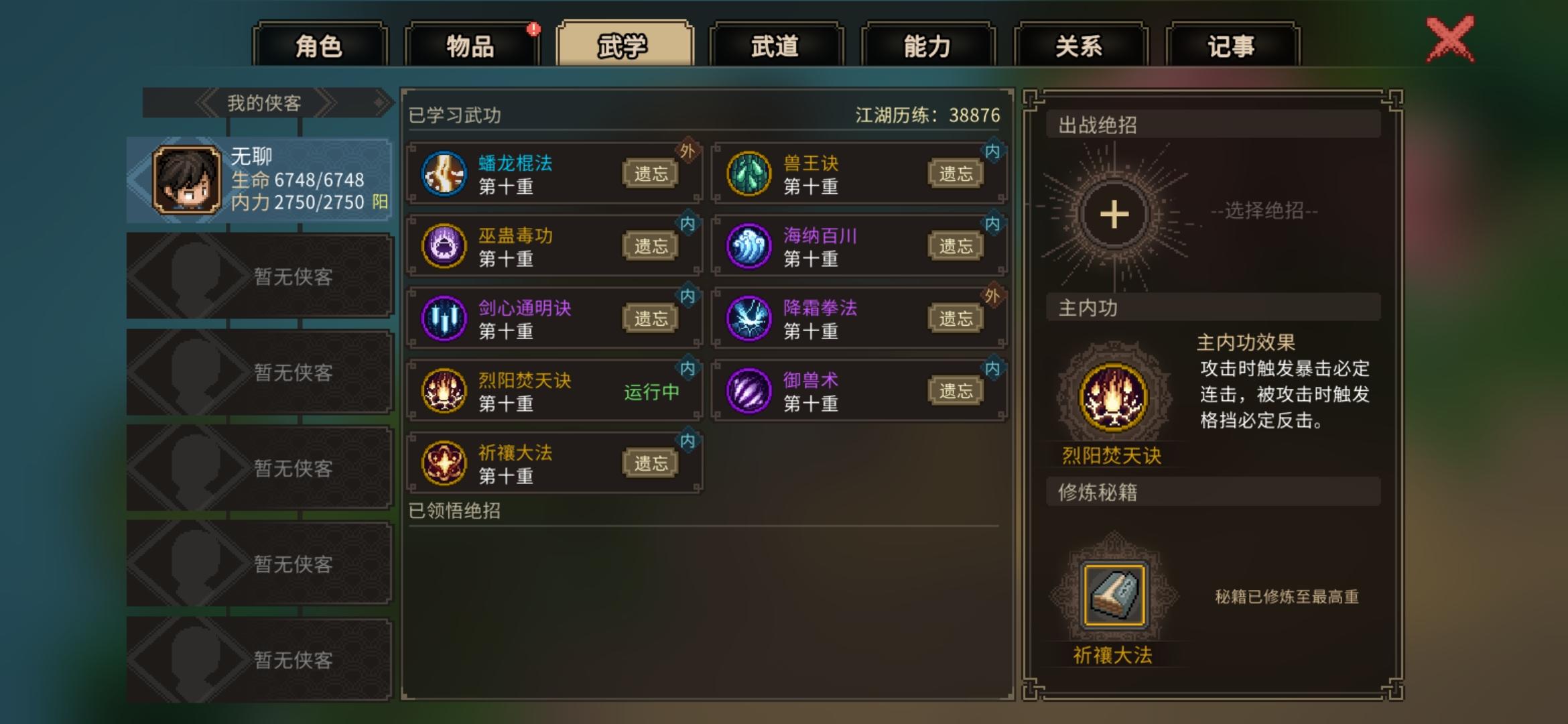The image size is (1568, 724).
Task: Click the 兽王诀 skill icon
Action: click(748, 174)
